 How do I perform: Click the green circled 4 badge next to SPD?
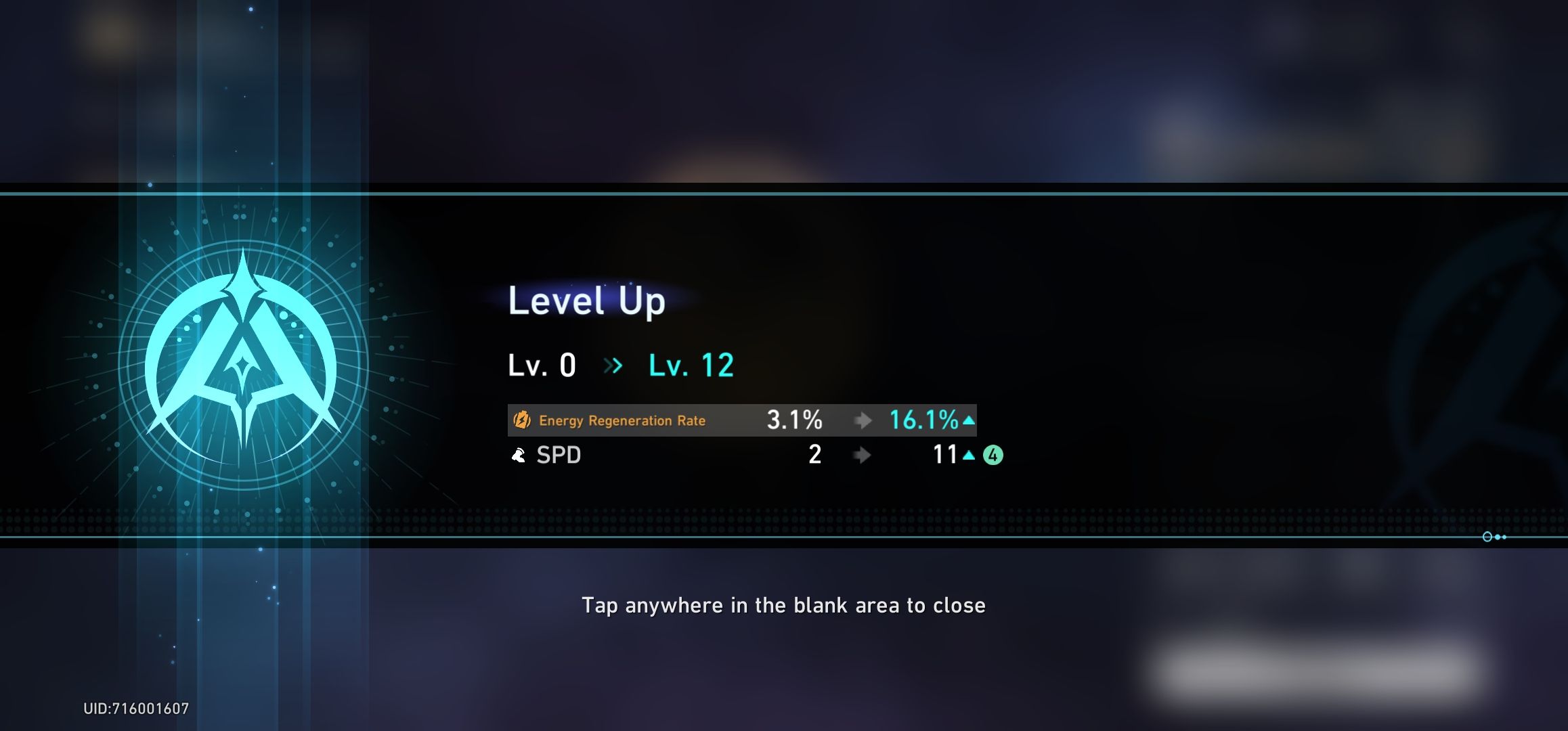(x=993, y=456)
